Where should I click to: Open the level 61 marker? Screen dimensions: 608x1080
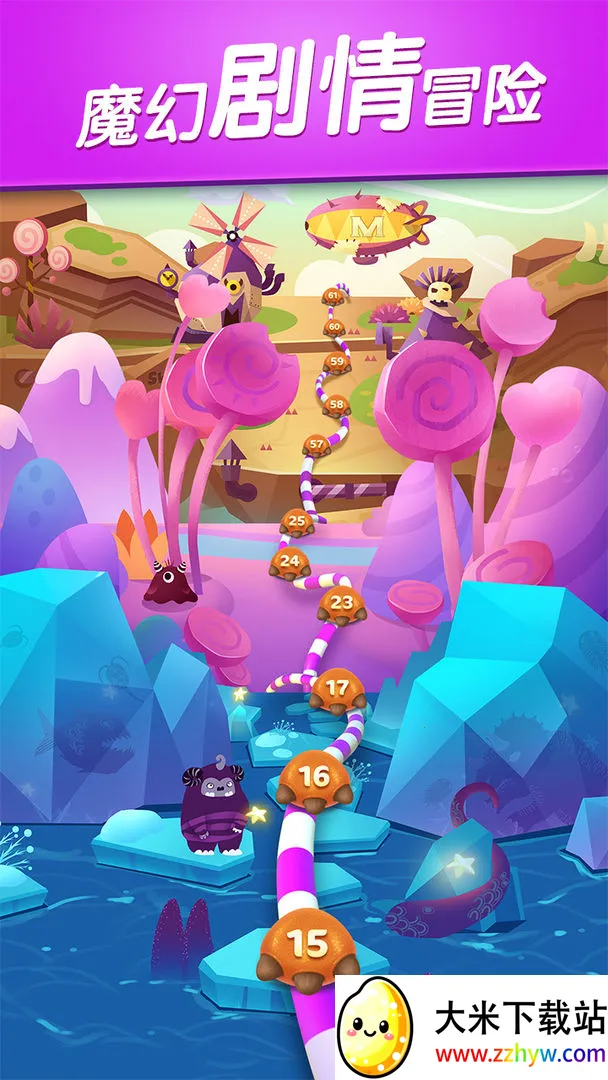point(333,295)
